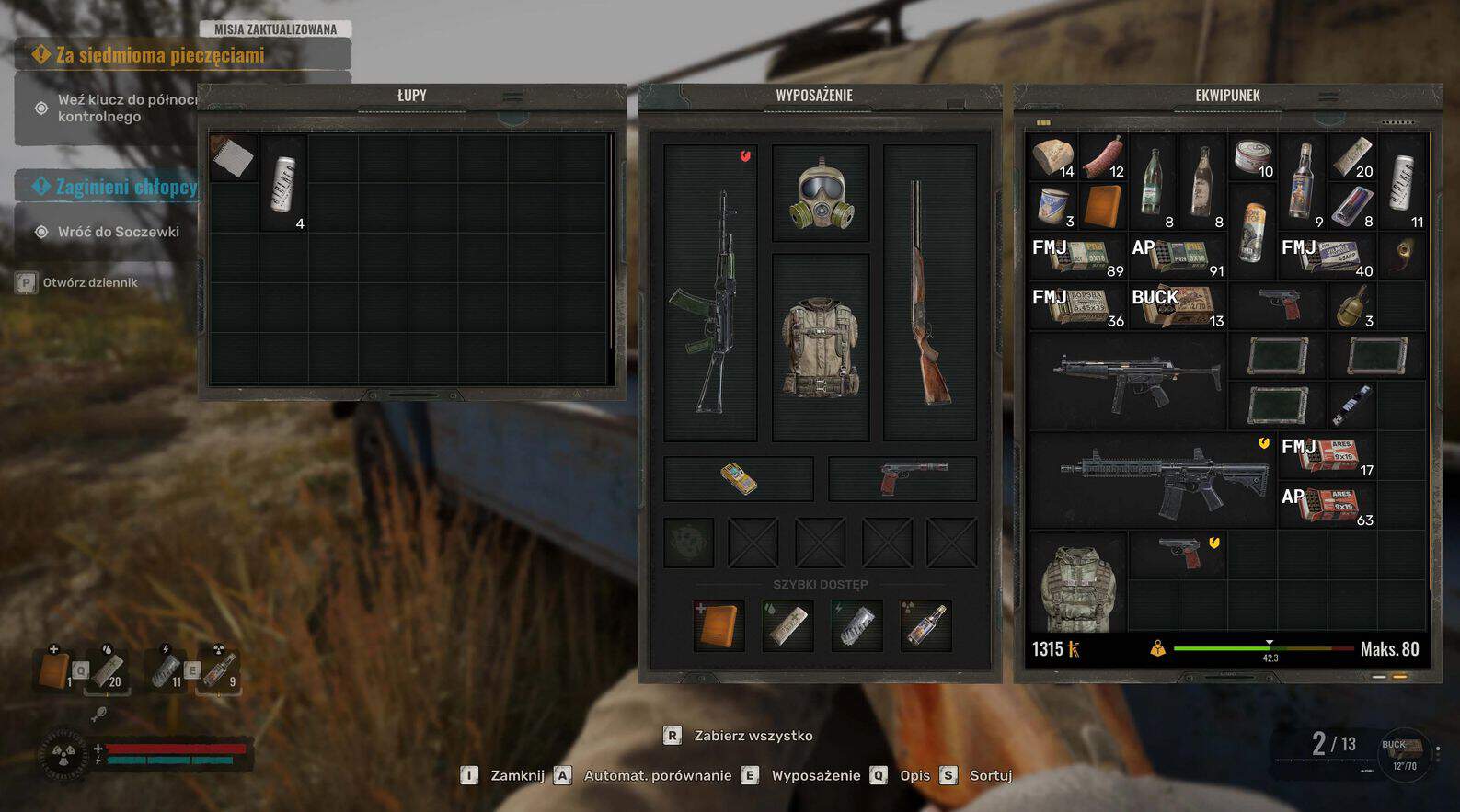This screenshot has height=812, width=1460.
Task: Select the yellow detector equipment slot
Action: pyautogui.click(x=738, y=478)
